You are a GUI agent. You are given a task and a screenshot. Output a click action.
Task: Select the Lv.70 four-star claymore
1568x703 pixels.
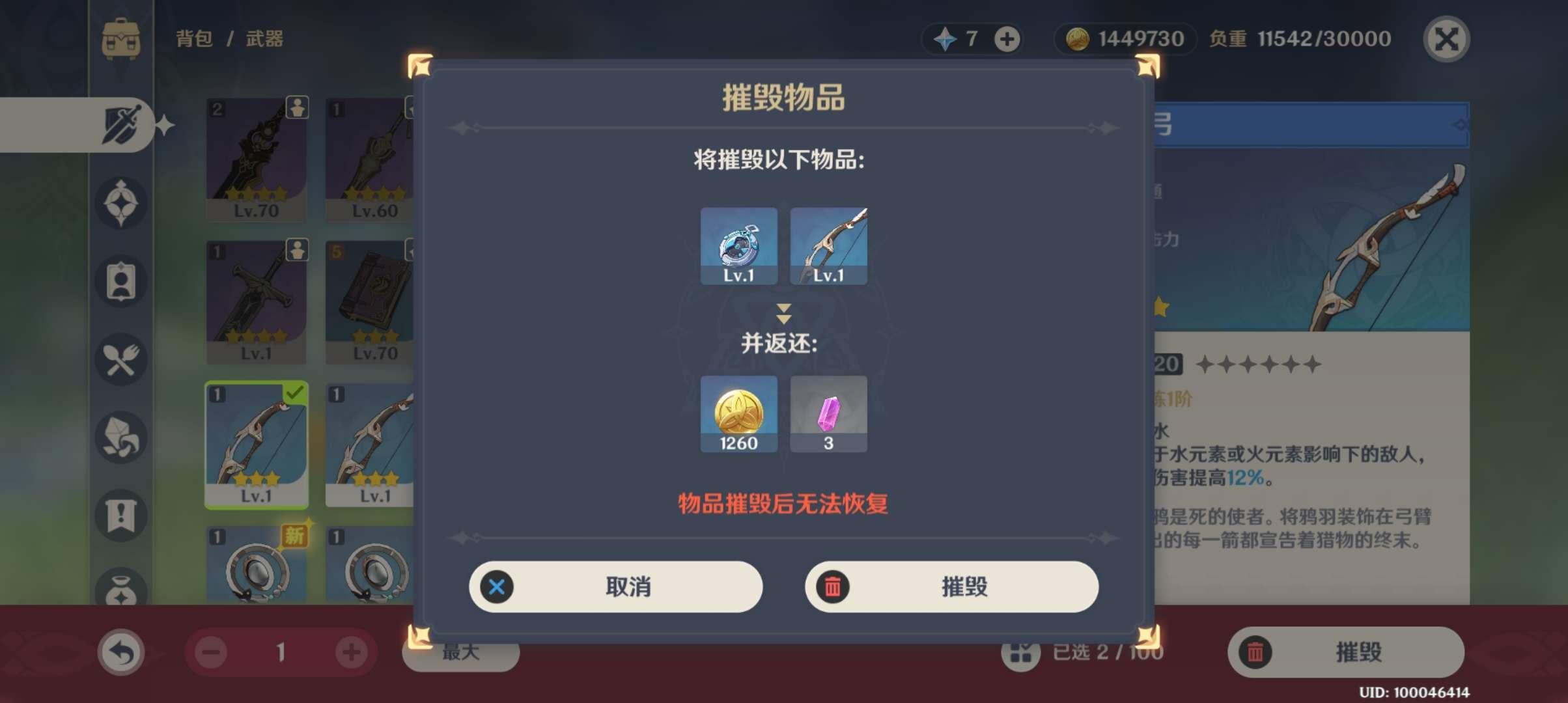tap(256, 159)
